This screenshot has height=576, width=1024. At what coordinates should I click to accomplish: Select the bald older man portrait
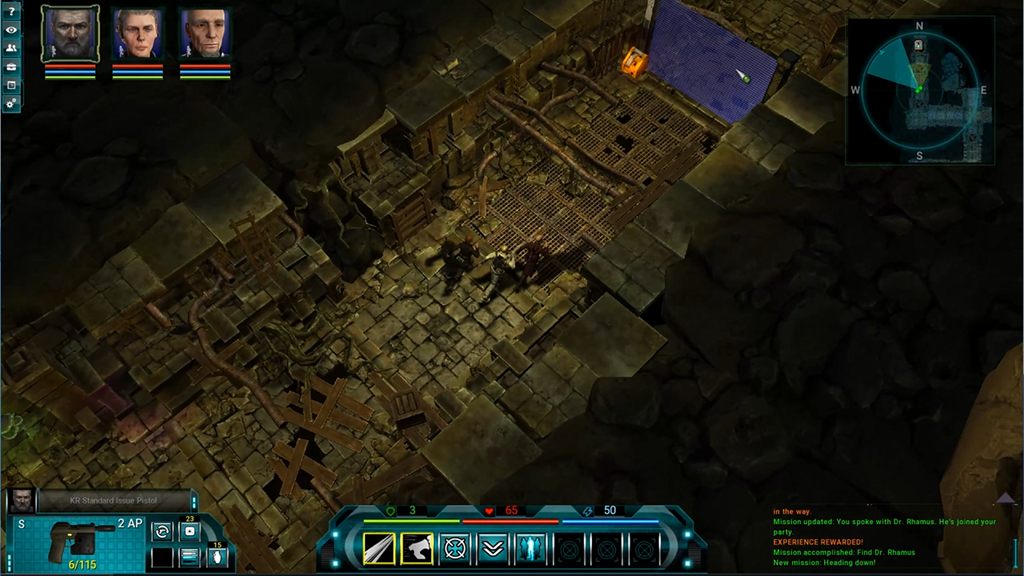205,35
